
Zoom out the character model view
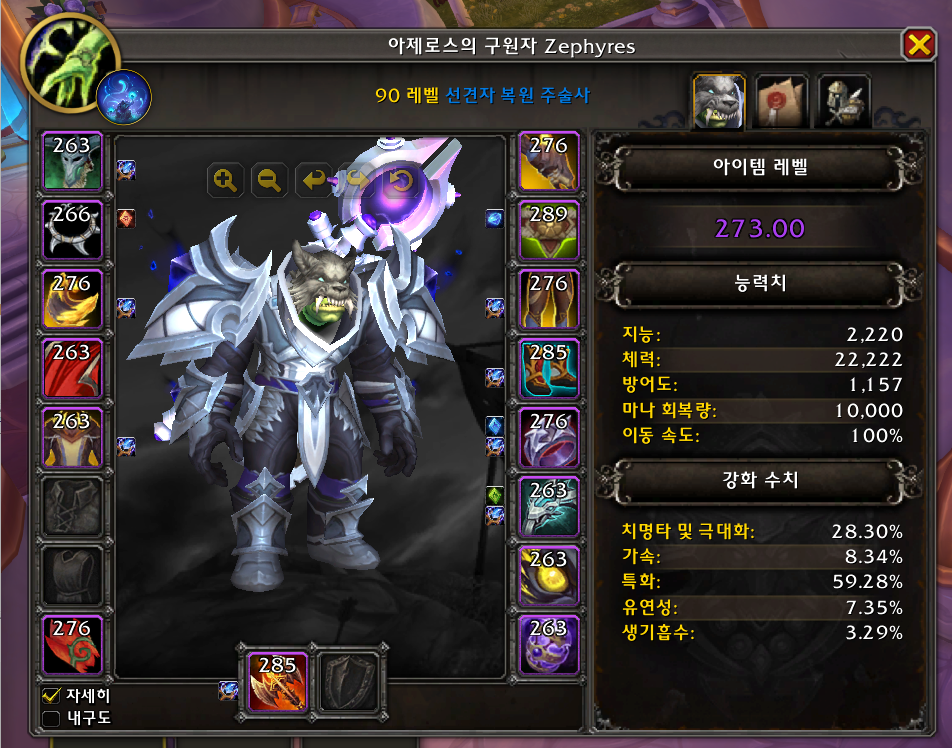pos(269,181)
